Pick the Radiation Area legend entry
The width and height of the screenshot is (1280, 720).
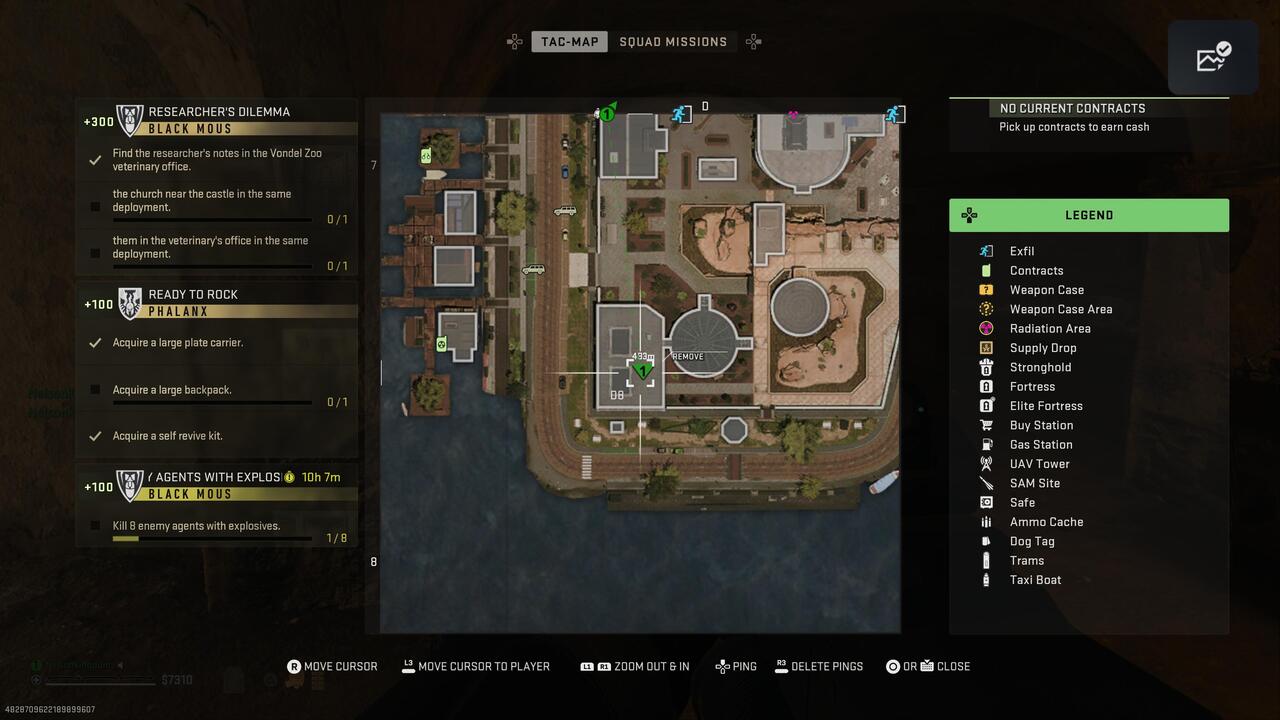[1049, 329]
